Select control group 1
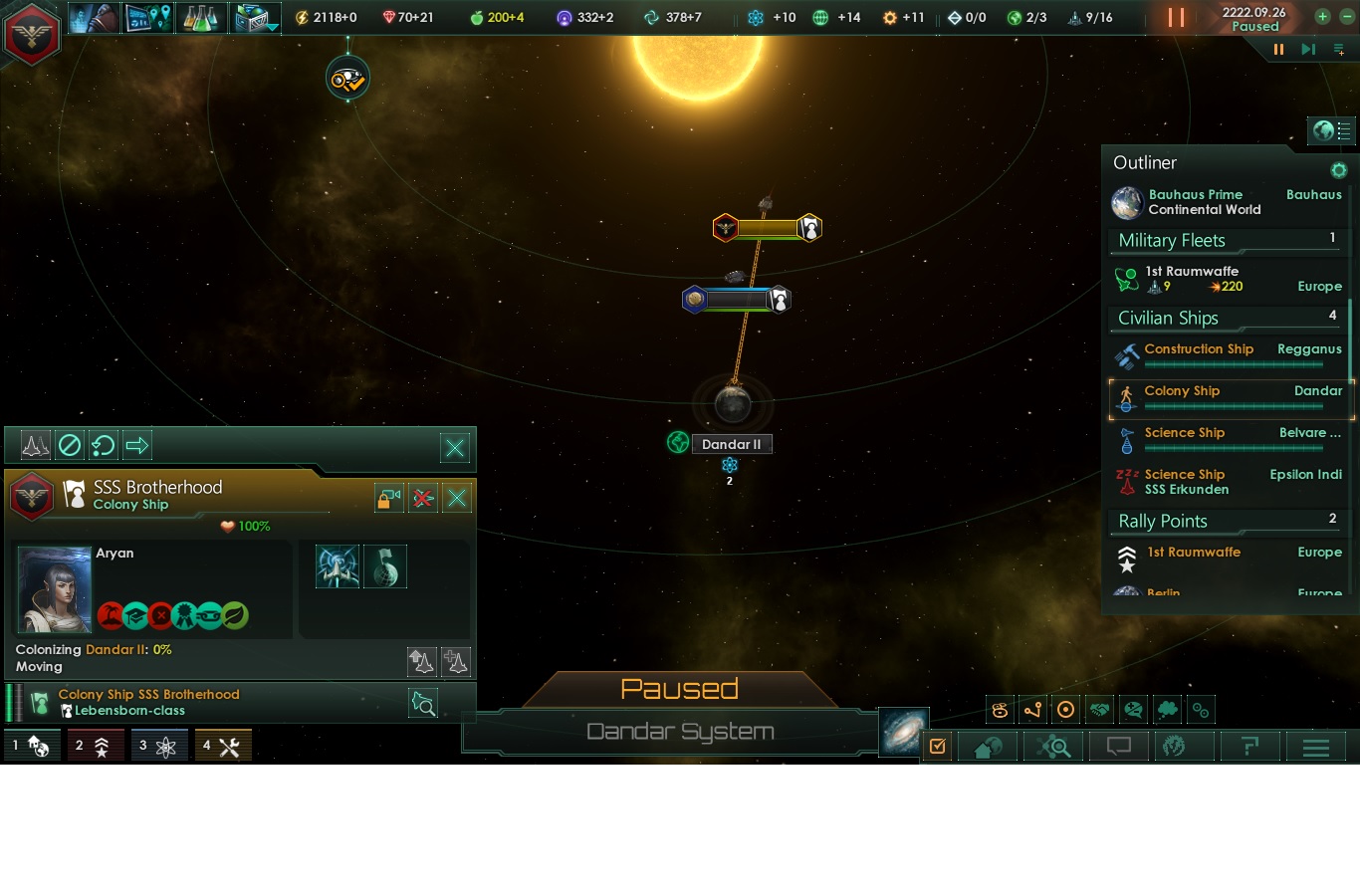 (32, 745)
